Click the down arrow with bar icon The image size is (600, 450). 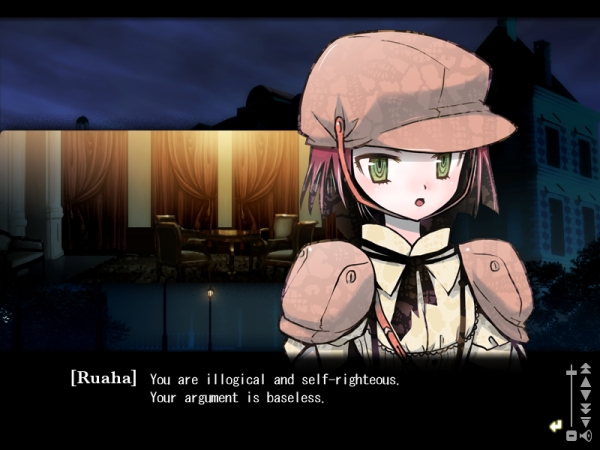[x=586, y=421]
